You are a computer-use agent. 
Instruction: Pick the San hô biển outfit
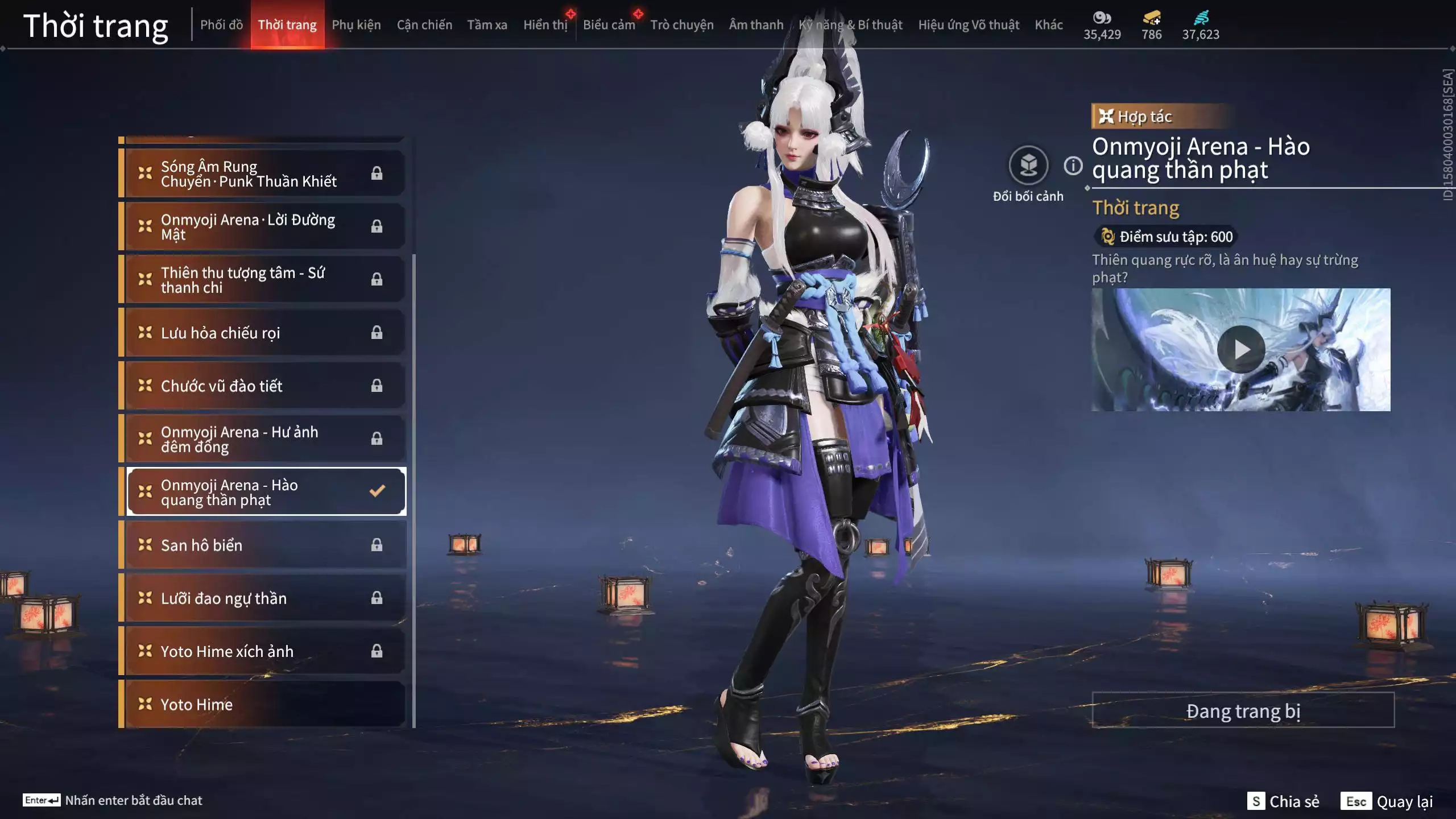[264, 545]
